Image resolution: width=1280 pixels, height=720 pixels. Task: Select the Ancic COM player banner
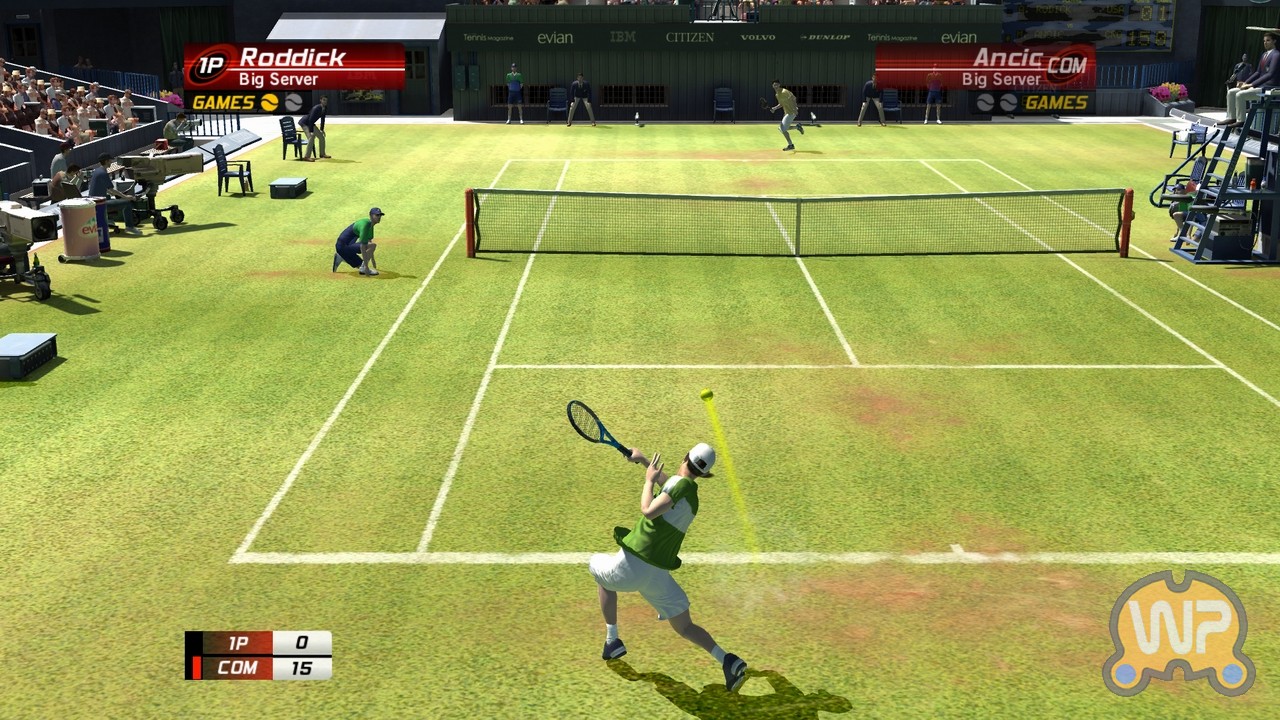pos(985,67)
